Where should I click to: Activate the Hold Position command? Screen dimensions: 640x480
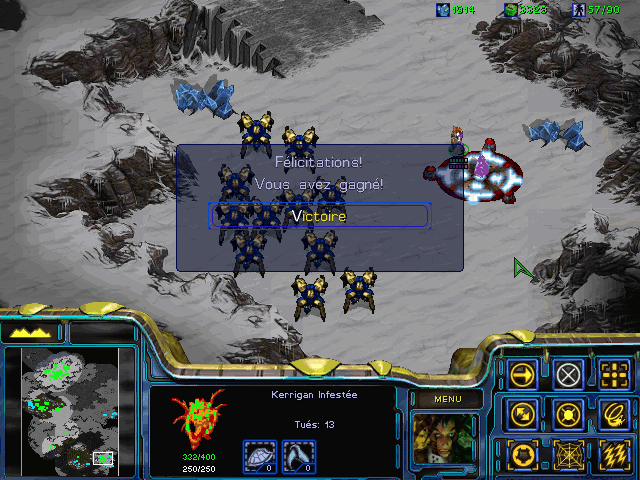pos(568,414)
